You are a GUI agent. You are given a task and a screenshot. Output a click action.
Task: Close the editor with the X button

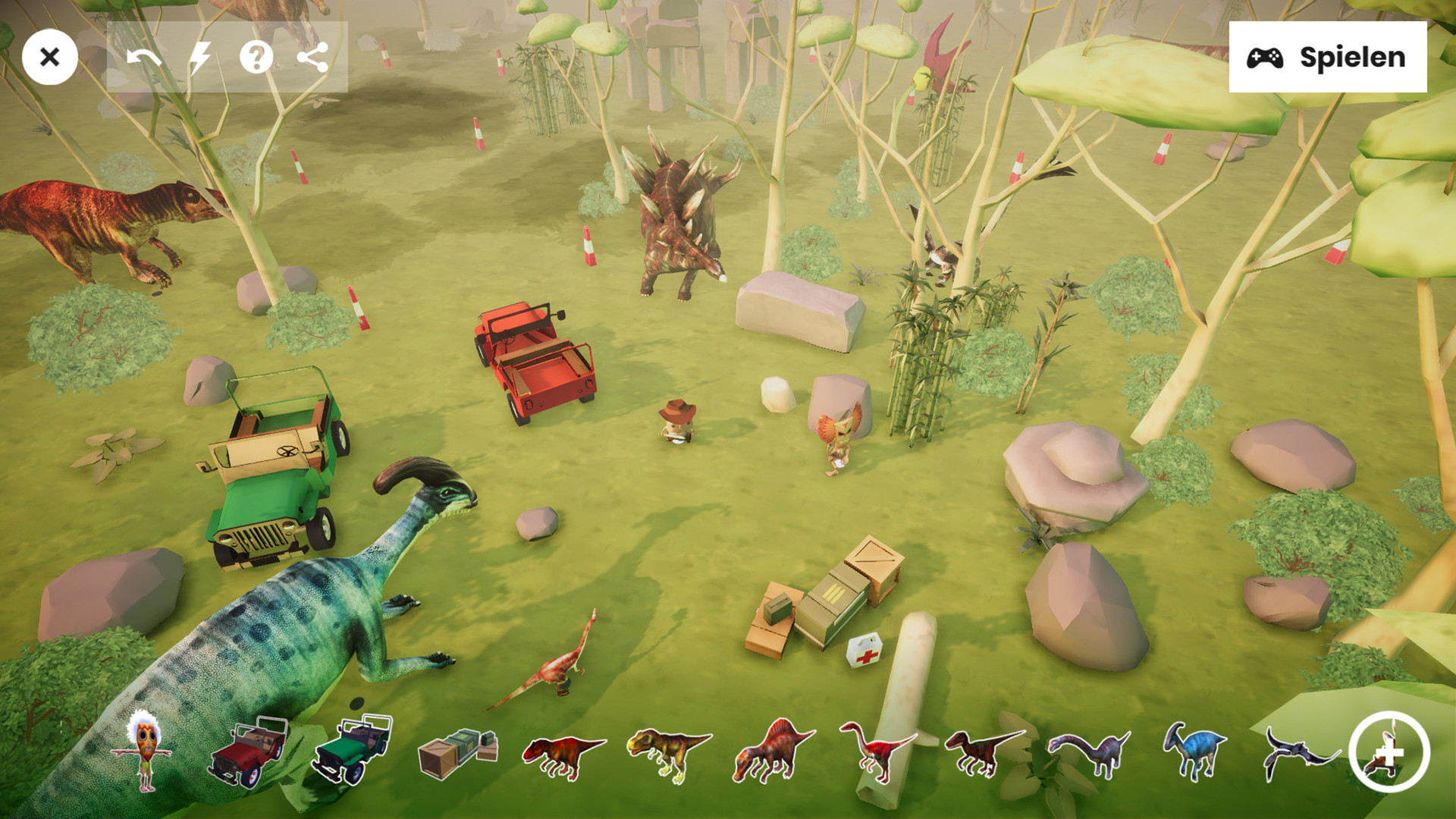(x=50, y=57)
